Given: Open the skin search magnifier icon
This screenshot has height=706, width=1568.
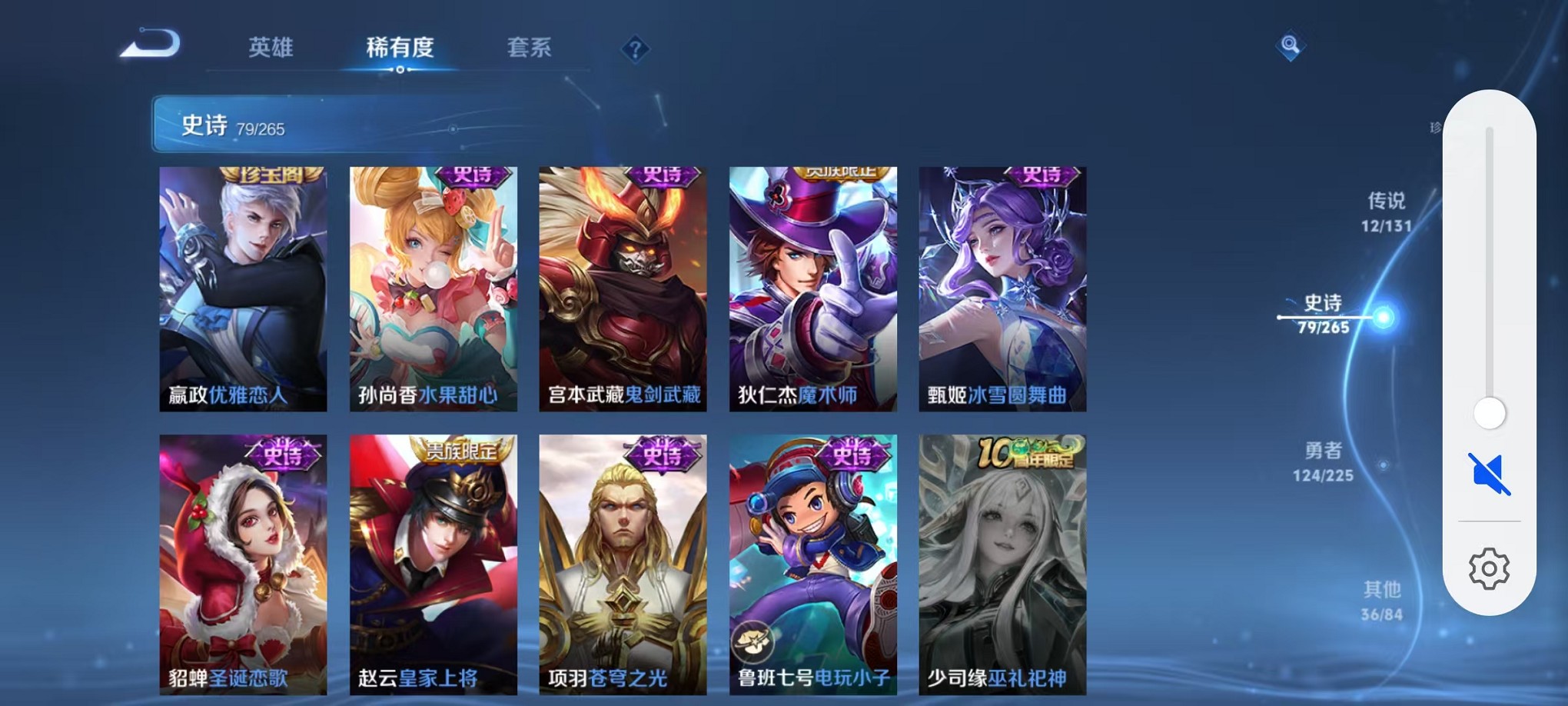Looking at the screenshot, I should tap(1291, 46).
